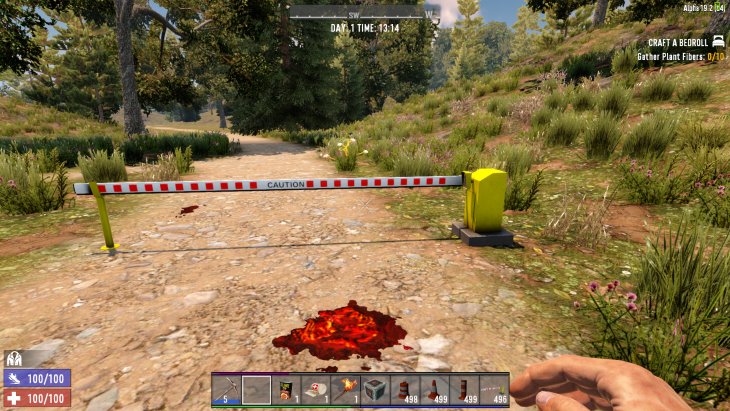Select the caution tape item slot

[493, 389]
